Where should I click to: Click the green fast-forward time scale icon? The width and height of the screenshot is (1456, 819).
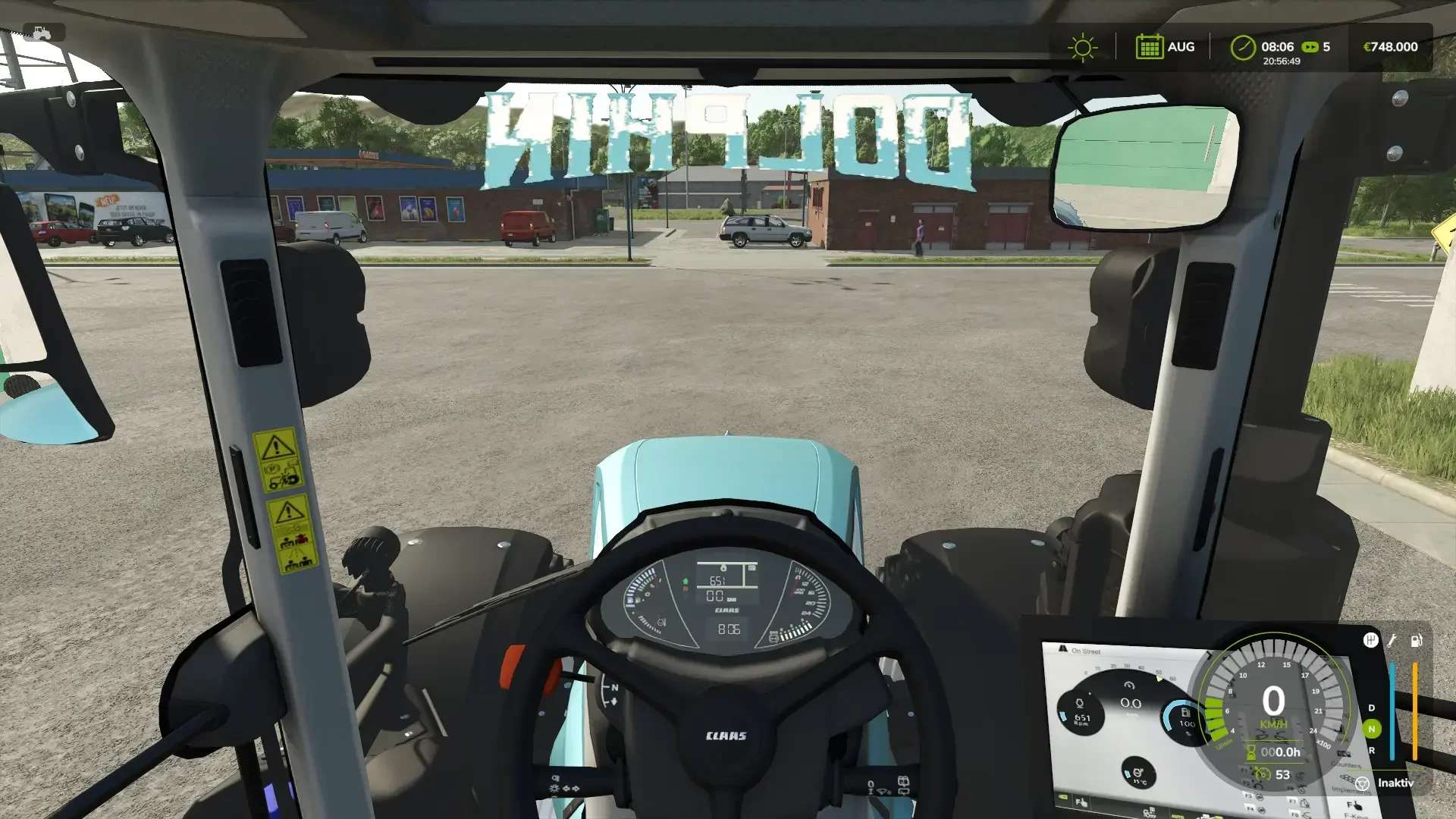tap(1310, 47)
